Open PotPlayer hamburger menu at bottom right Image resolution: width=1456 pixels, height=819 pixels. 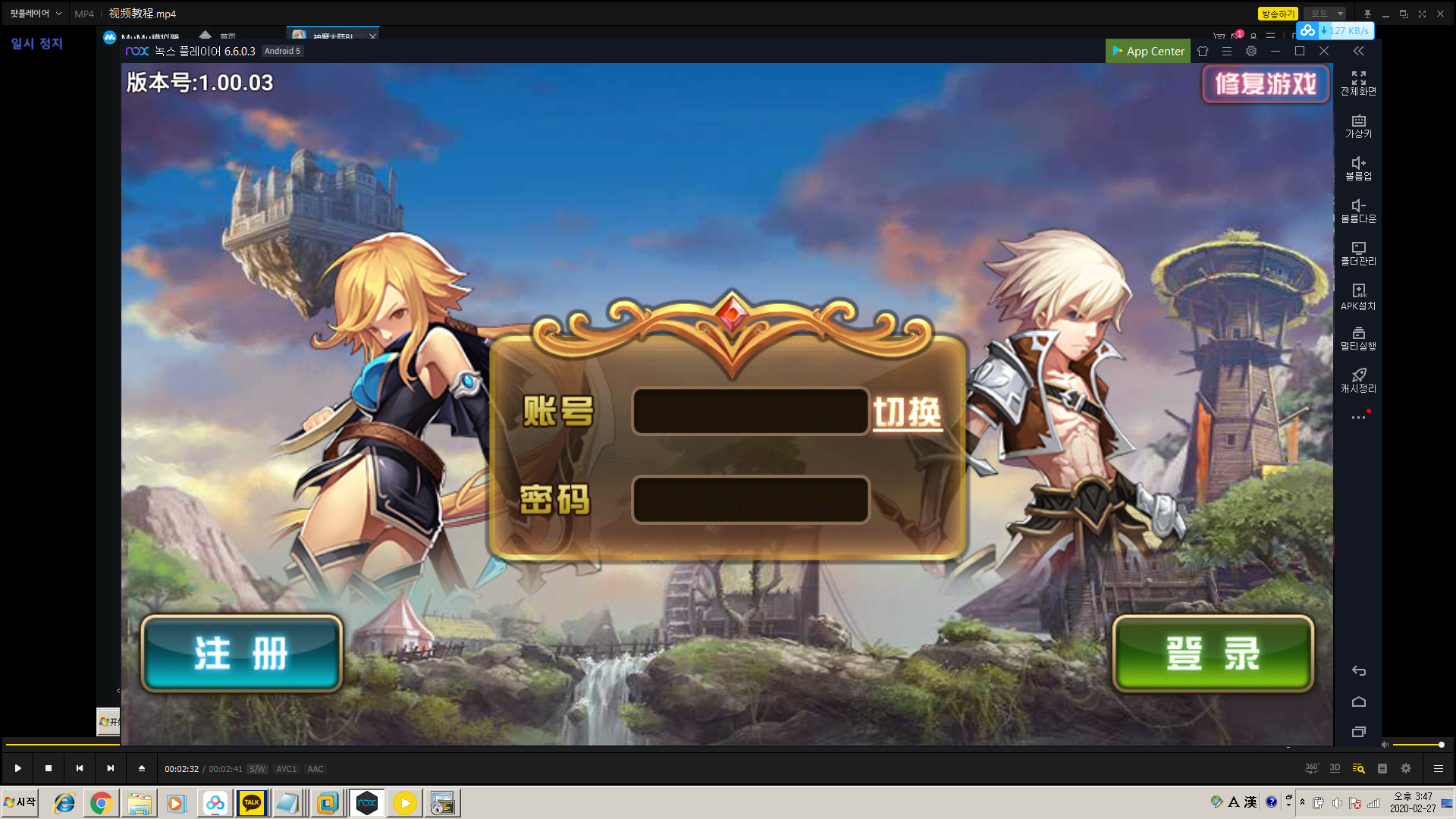[1439, 768]
